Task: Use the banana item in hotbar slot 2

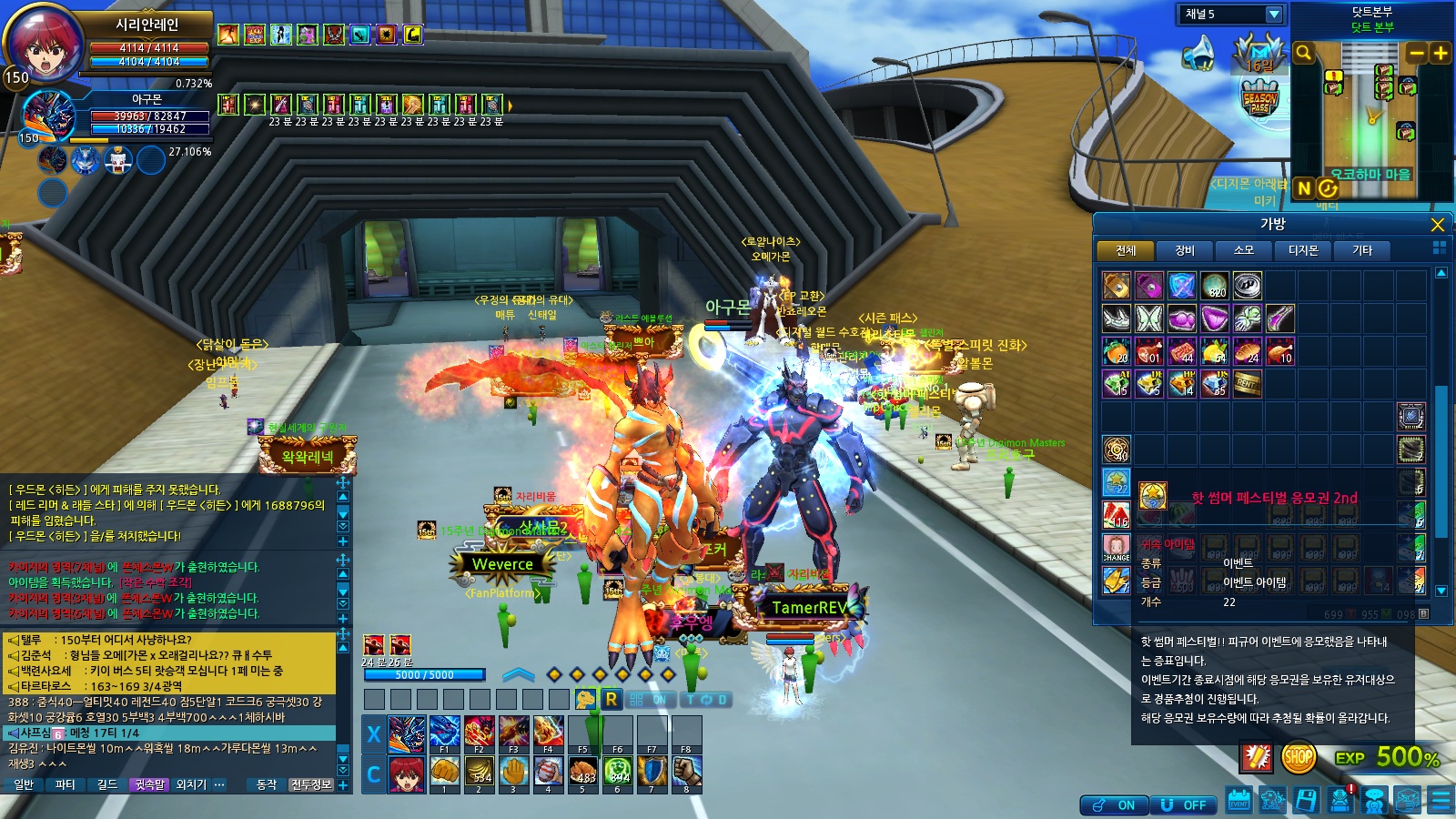Action: (x=480, y=772)
